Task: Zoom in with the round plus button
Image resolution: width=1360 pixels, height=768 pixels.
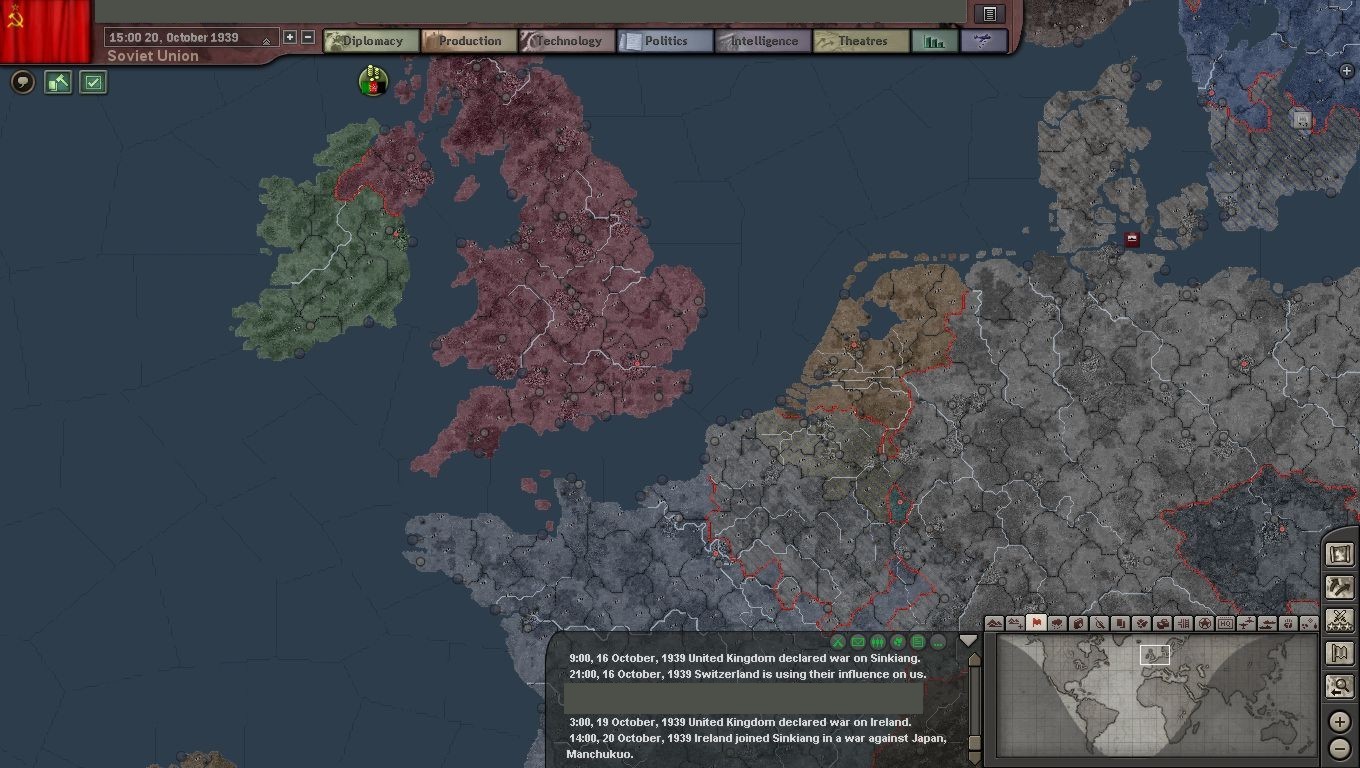Action: pyautogui.click(x=1340, y=721)
